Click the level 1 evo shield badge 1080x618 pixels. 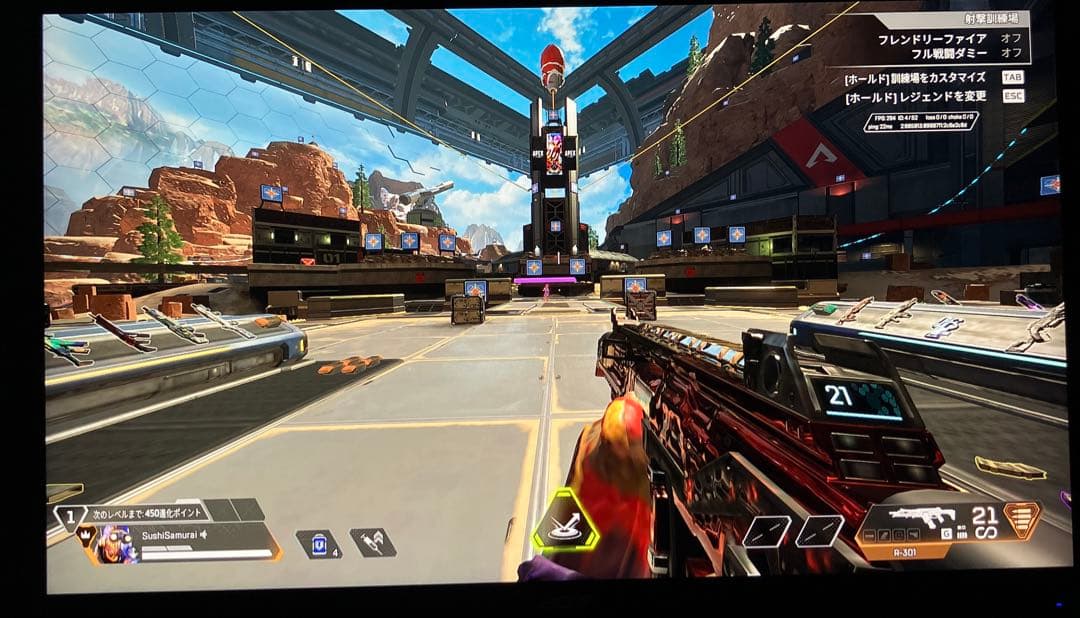[67, 518]
